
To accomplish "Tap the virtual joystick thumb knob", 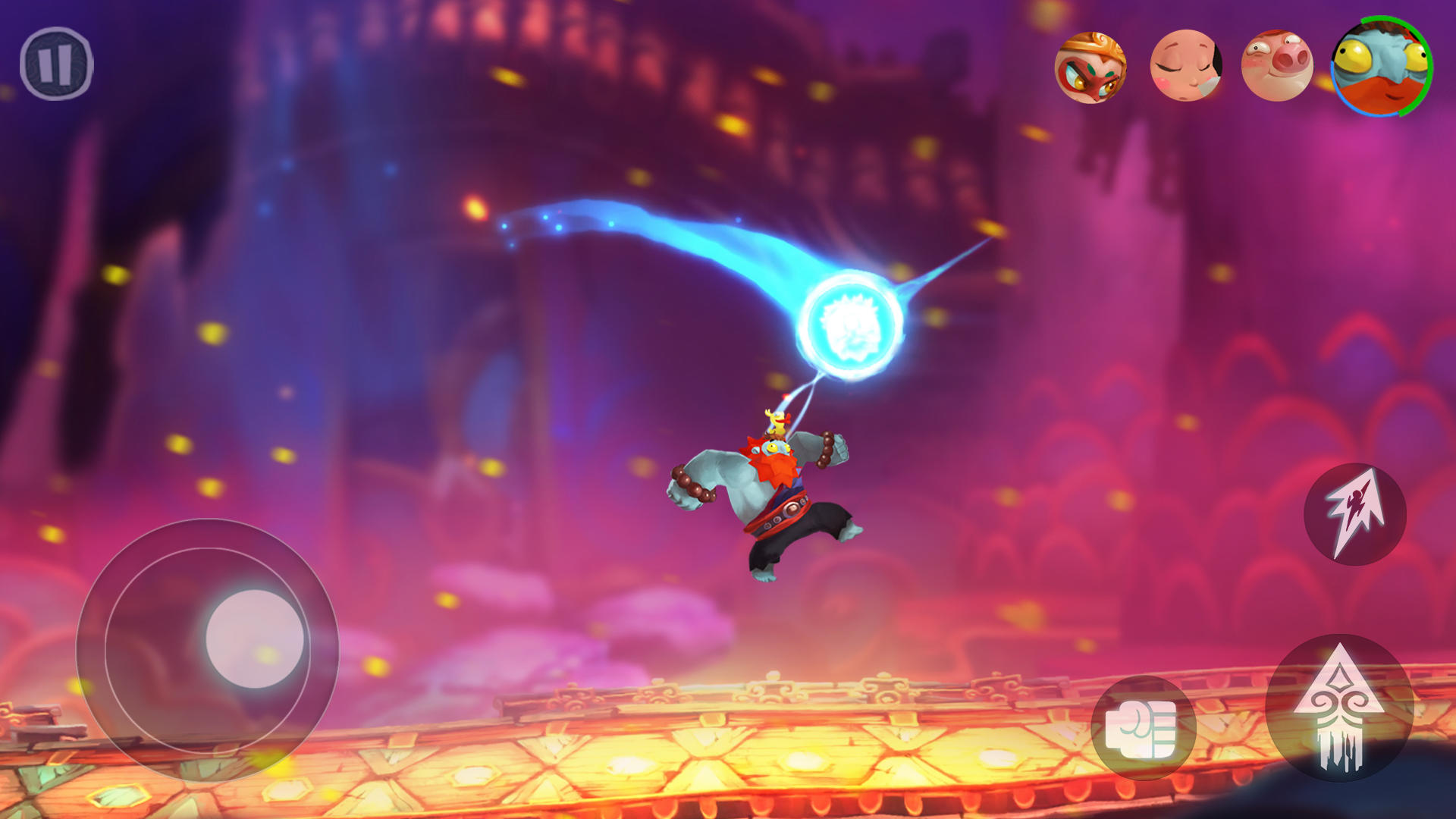I will point(255,639).
